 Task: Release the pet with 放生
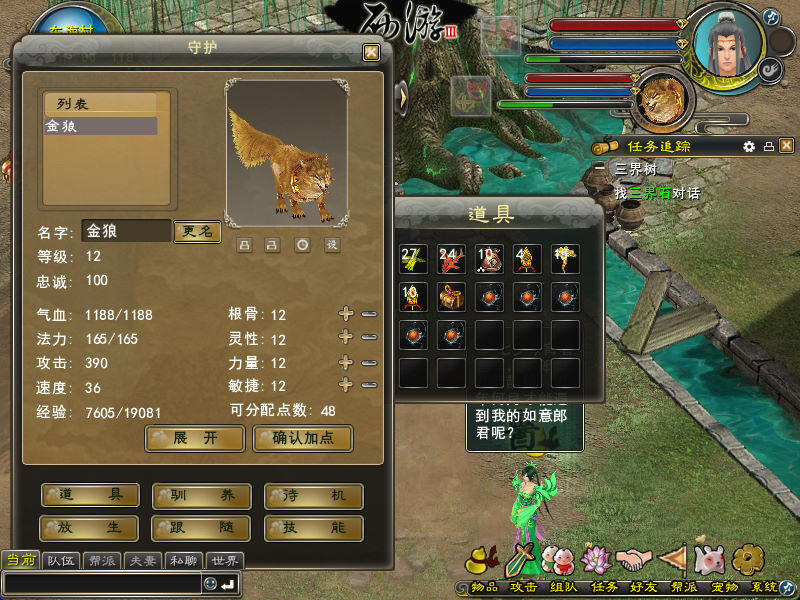point(90,527)
